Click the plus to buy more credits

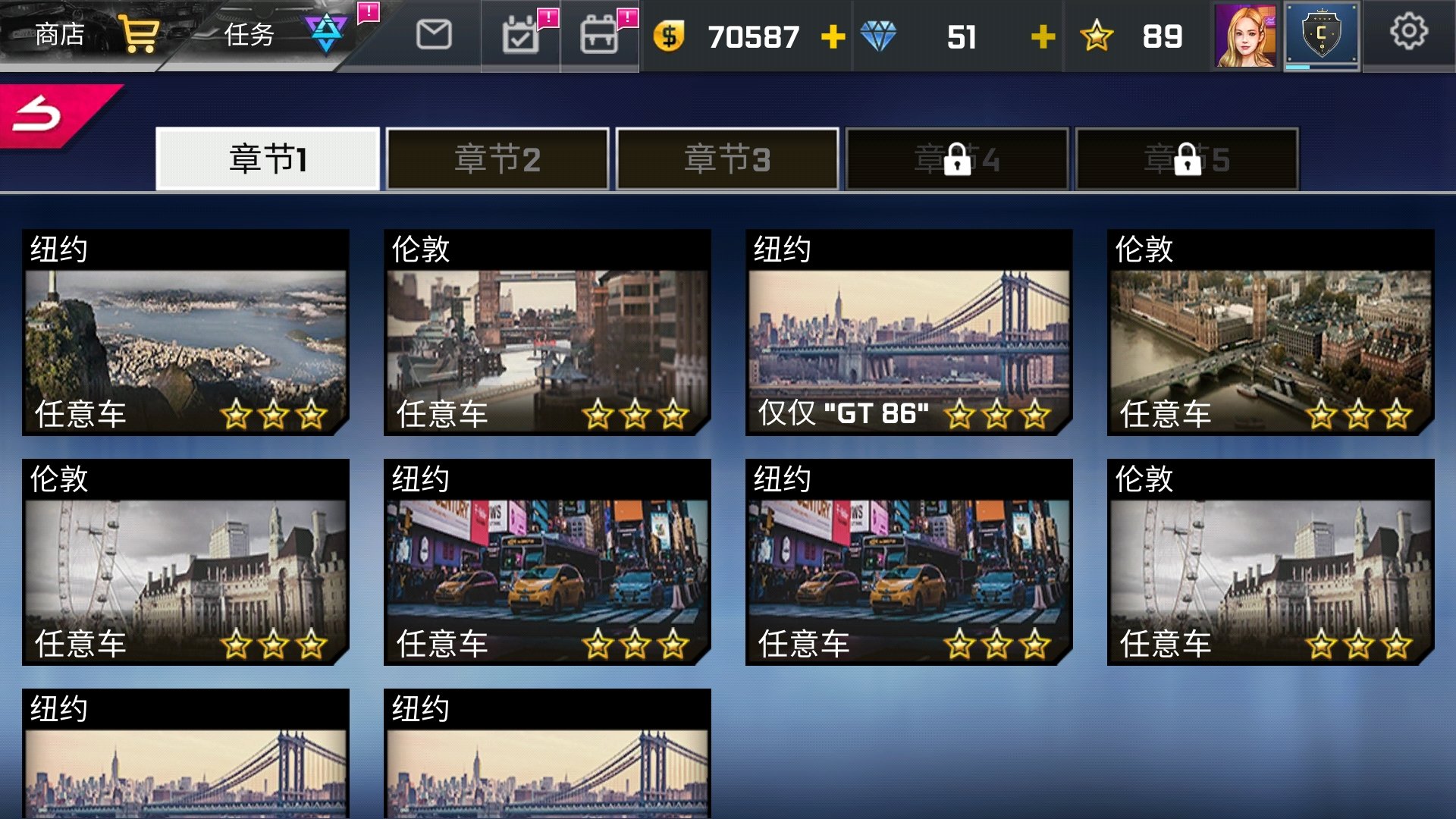tap(832, 36)
